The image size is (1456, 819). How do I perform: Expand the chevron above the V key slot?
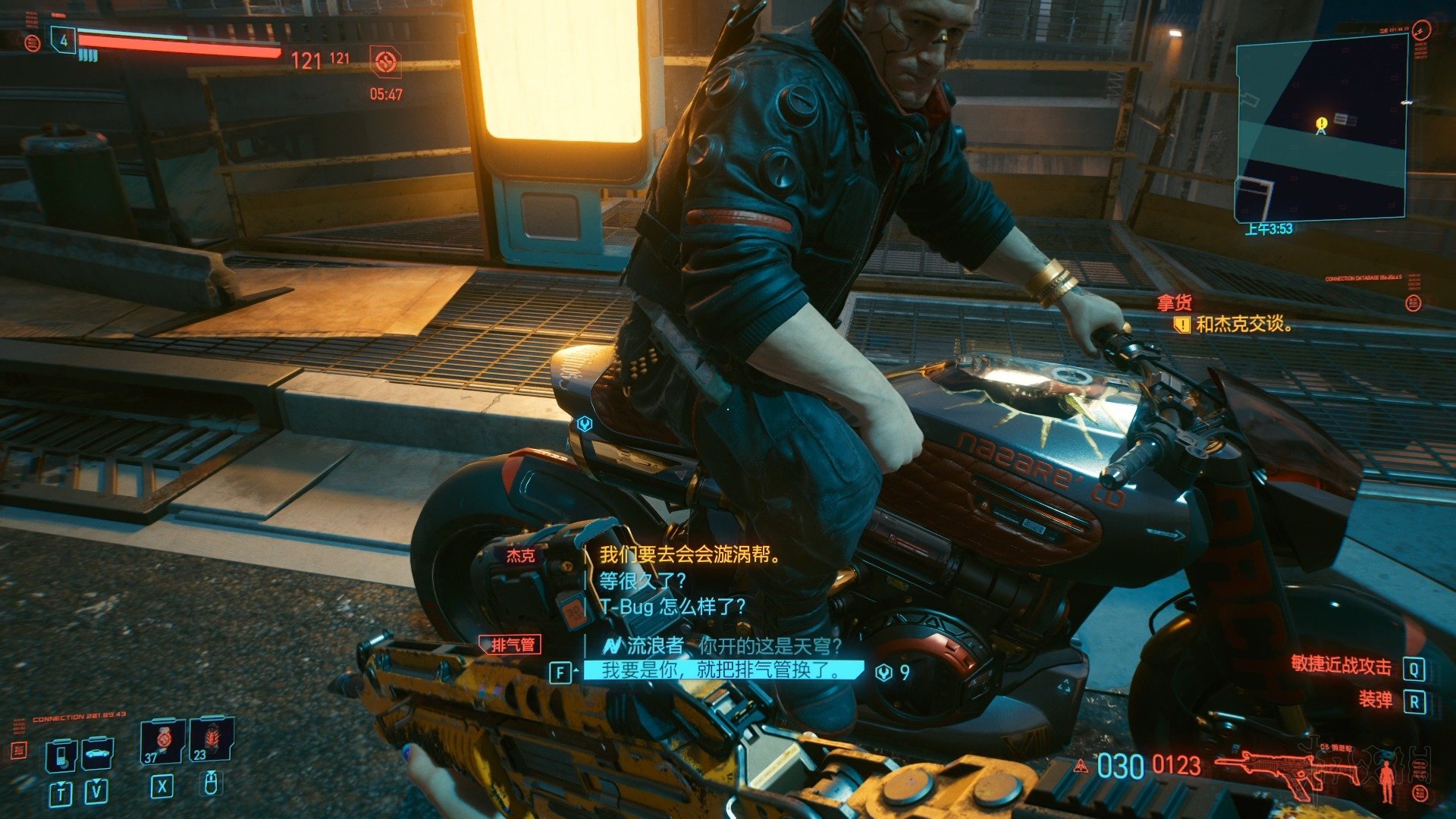pos(96,782)
